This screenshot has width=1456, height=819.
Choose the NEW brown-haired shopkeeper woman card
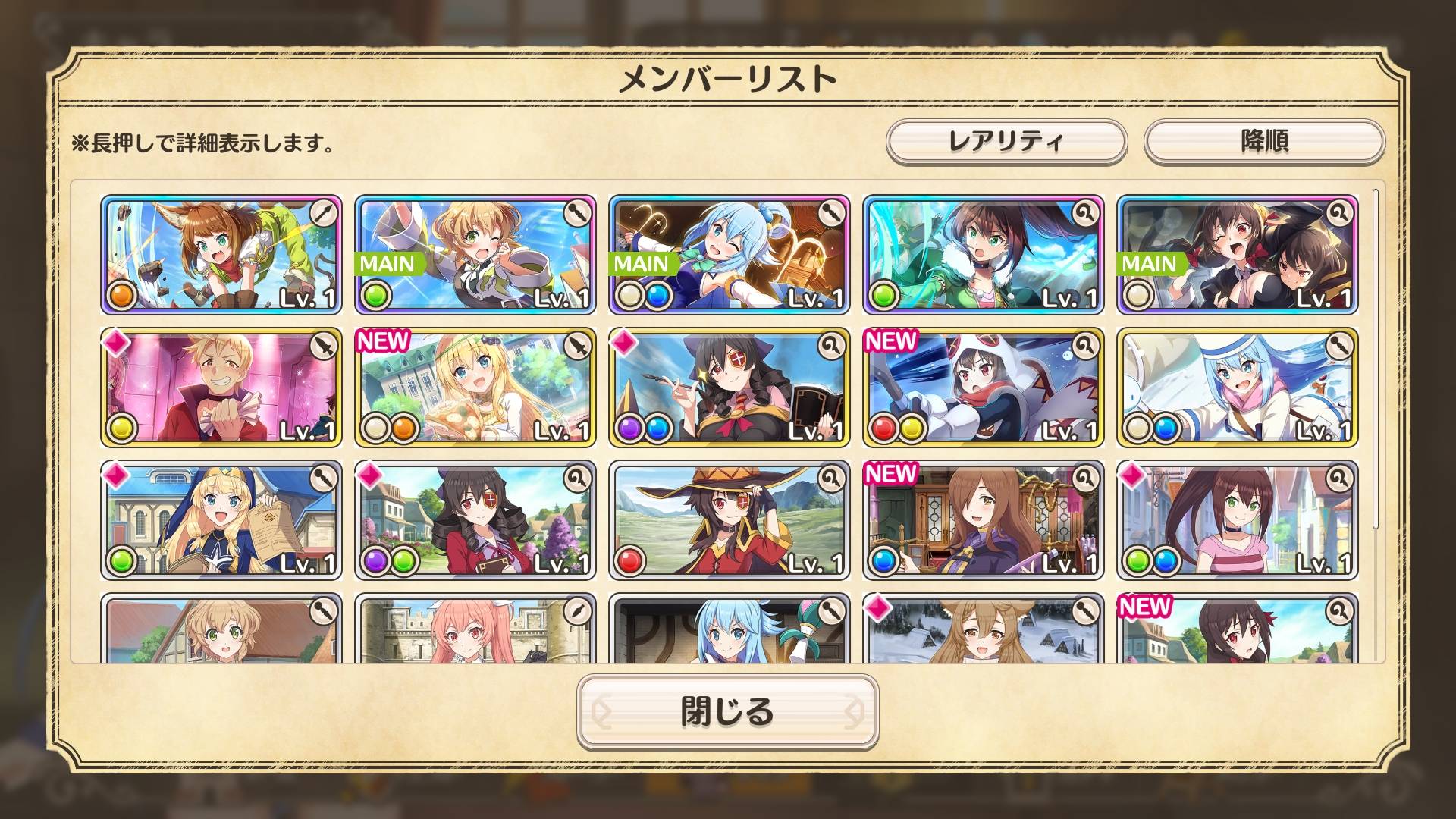coord(983,520)
